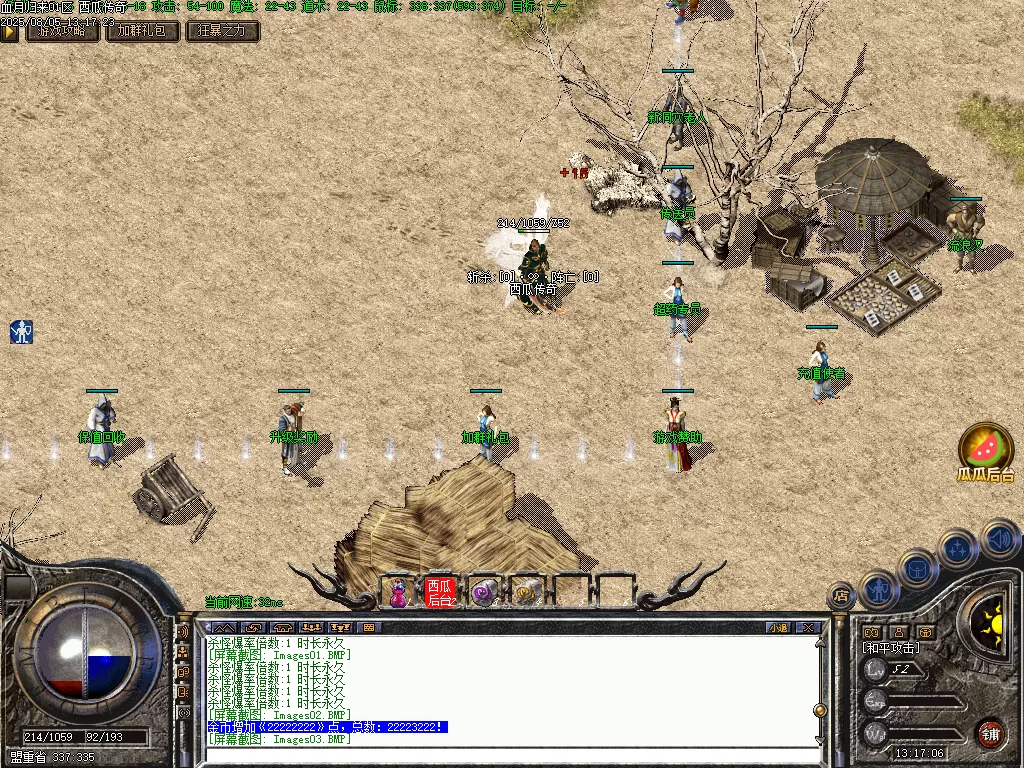
Task: Activate the 狂暴之力 button
Action: [x=222, y=31]
